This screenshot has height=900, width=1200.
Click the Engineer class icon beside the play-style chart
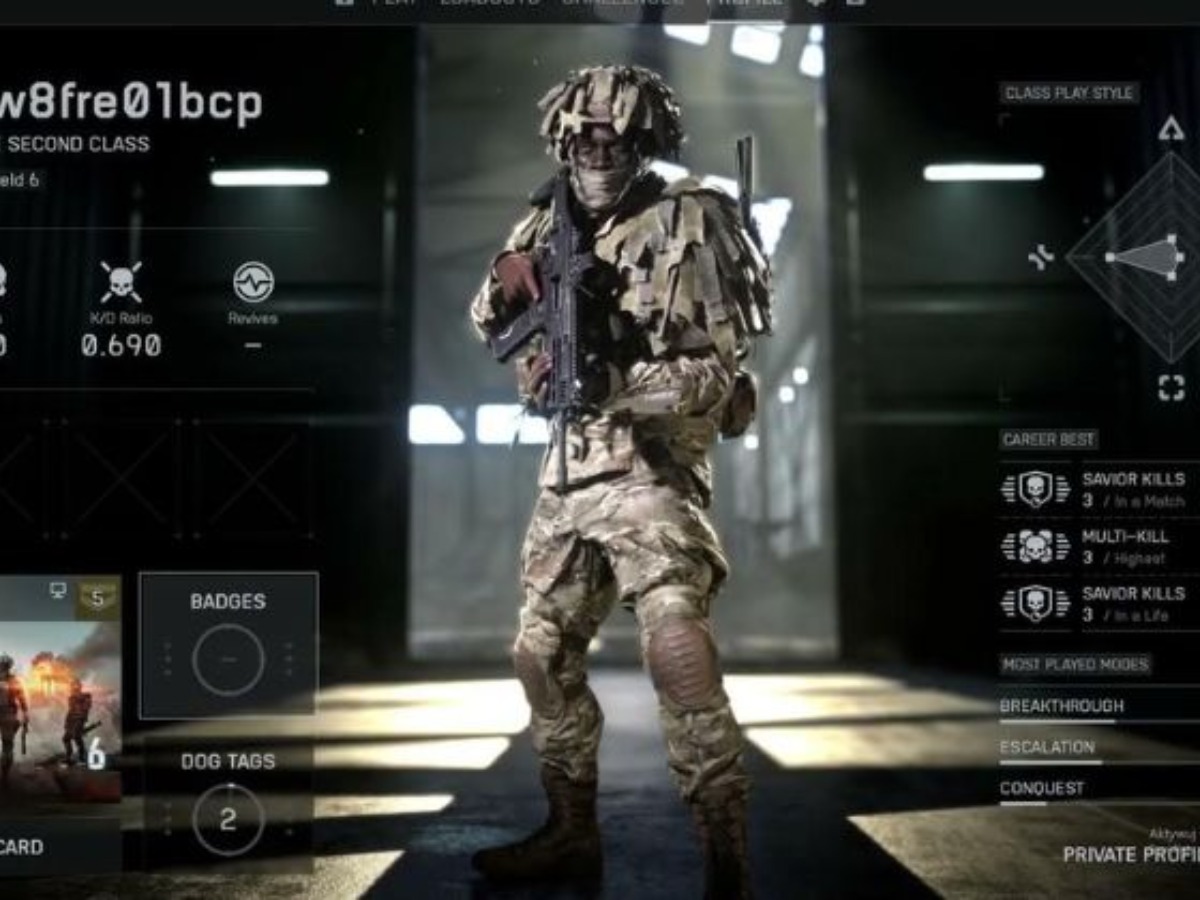point(1041,258)
